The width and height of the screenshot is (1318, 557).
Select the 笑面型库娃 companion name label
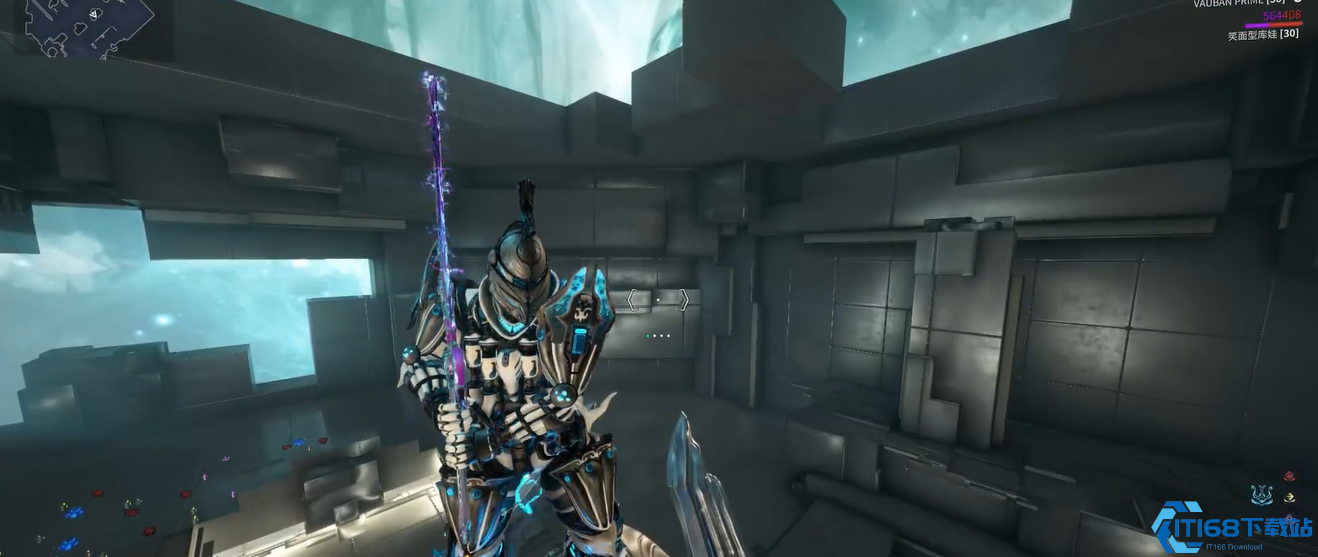tap(1263, 35)
